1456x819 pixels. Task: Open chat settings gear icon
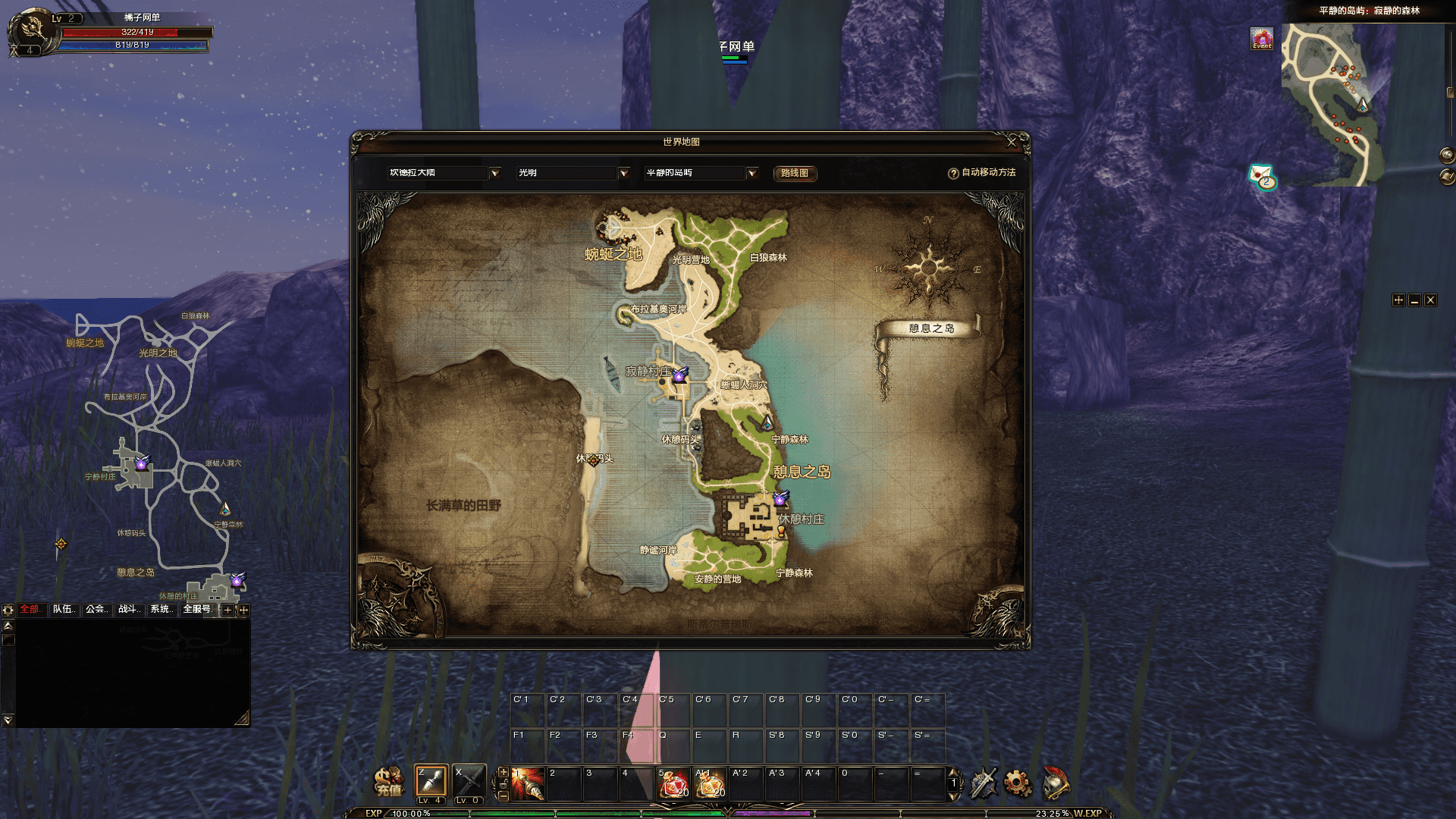pyautogui.click(x=8, y=610)
